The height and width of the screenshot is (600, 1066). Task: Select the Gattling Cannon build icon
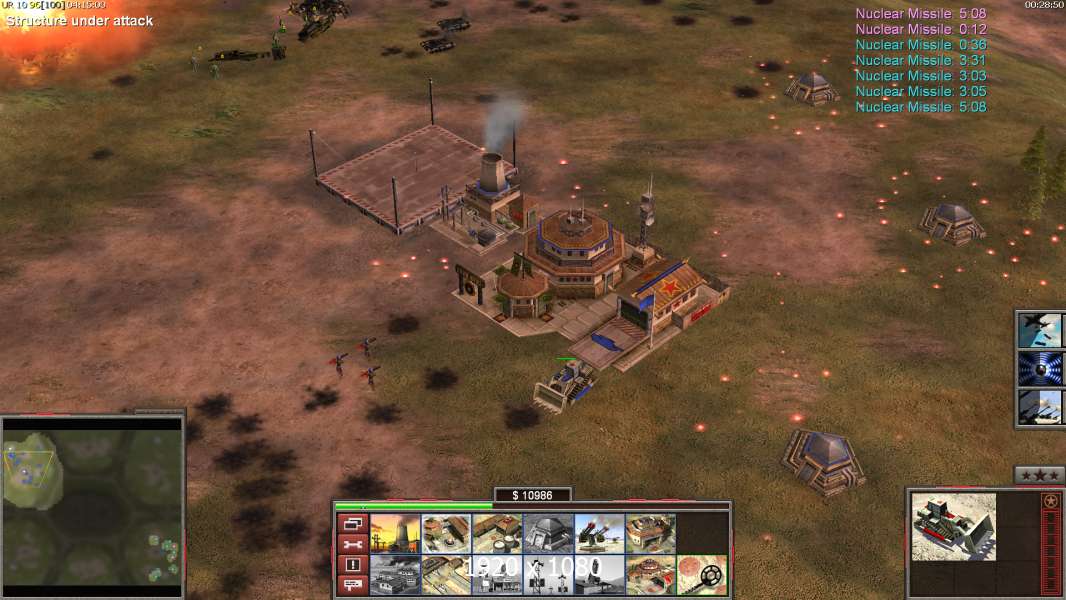click(x=599, y=533)
